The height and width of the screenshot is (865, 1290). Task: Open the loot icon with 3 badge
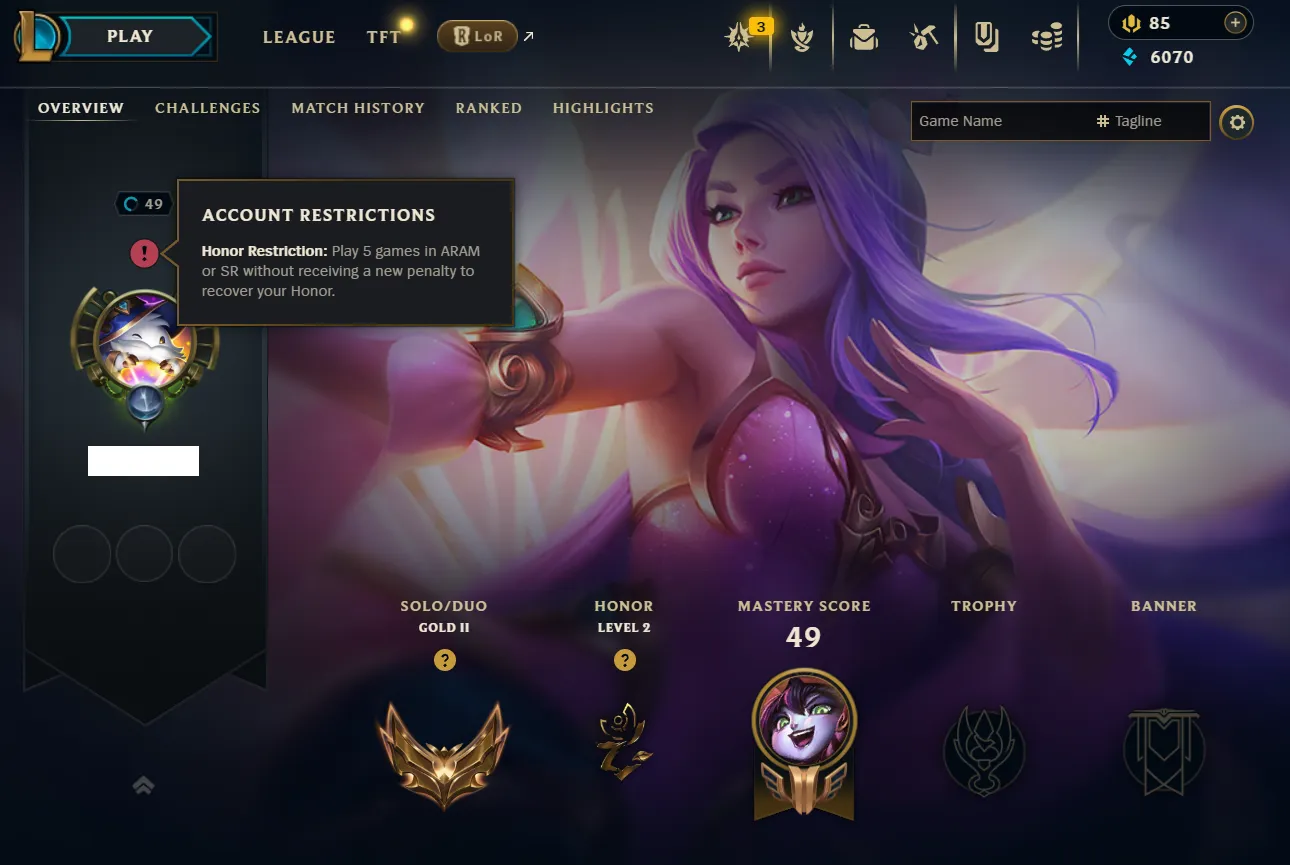coord(741,38)
